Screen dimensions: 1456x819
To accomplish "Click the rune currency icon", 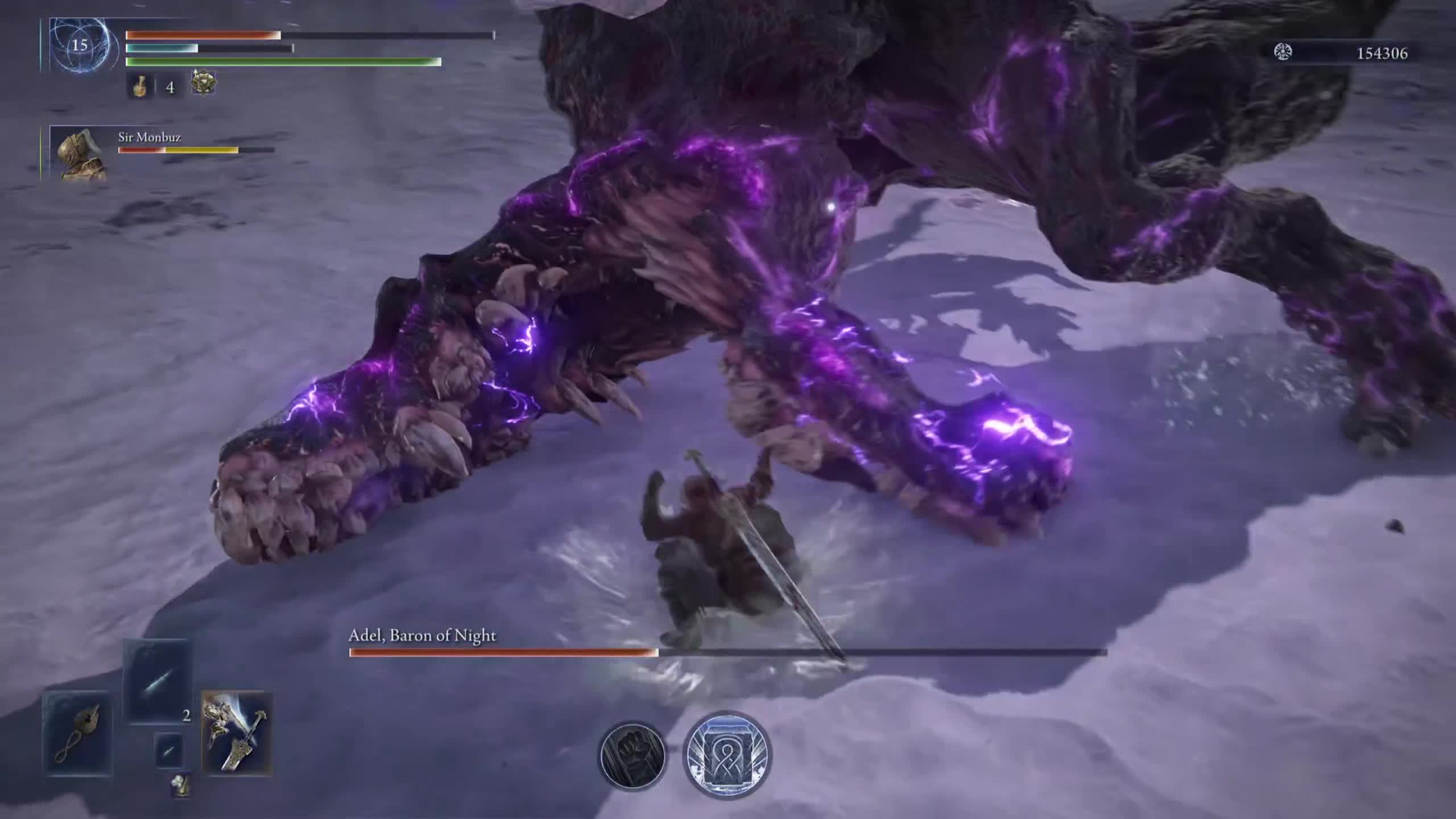I will 1283,53.
